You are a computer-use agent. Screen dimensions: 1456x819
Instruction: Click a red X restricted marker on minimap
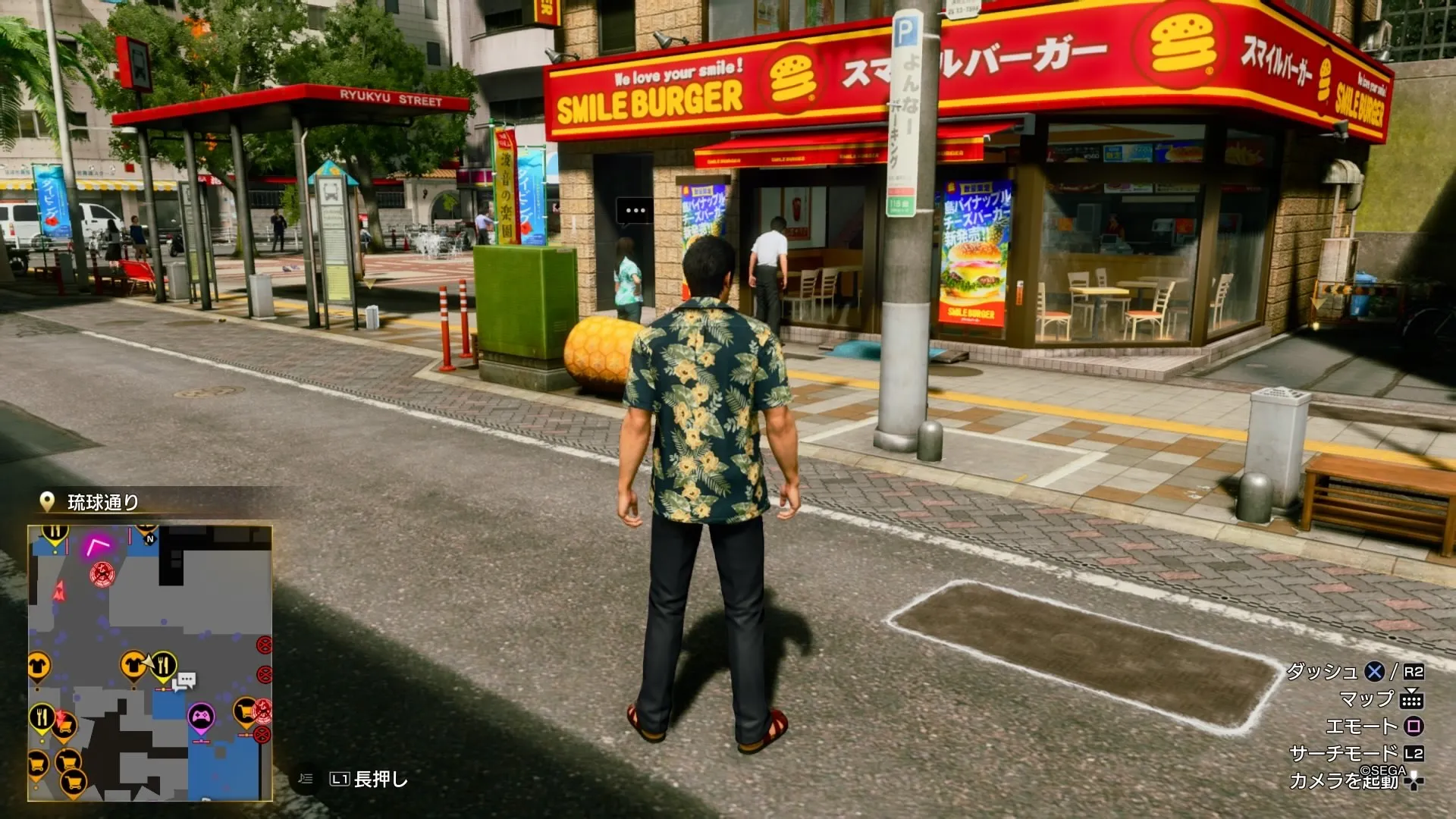pyautogui.click(x=262, y=643)
